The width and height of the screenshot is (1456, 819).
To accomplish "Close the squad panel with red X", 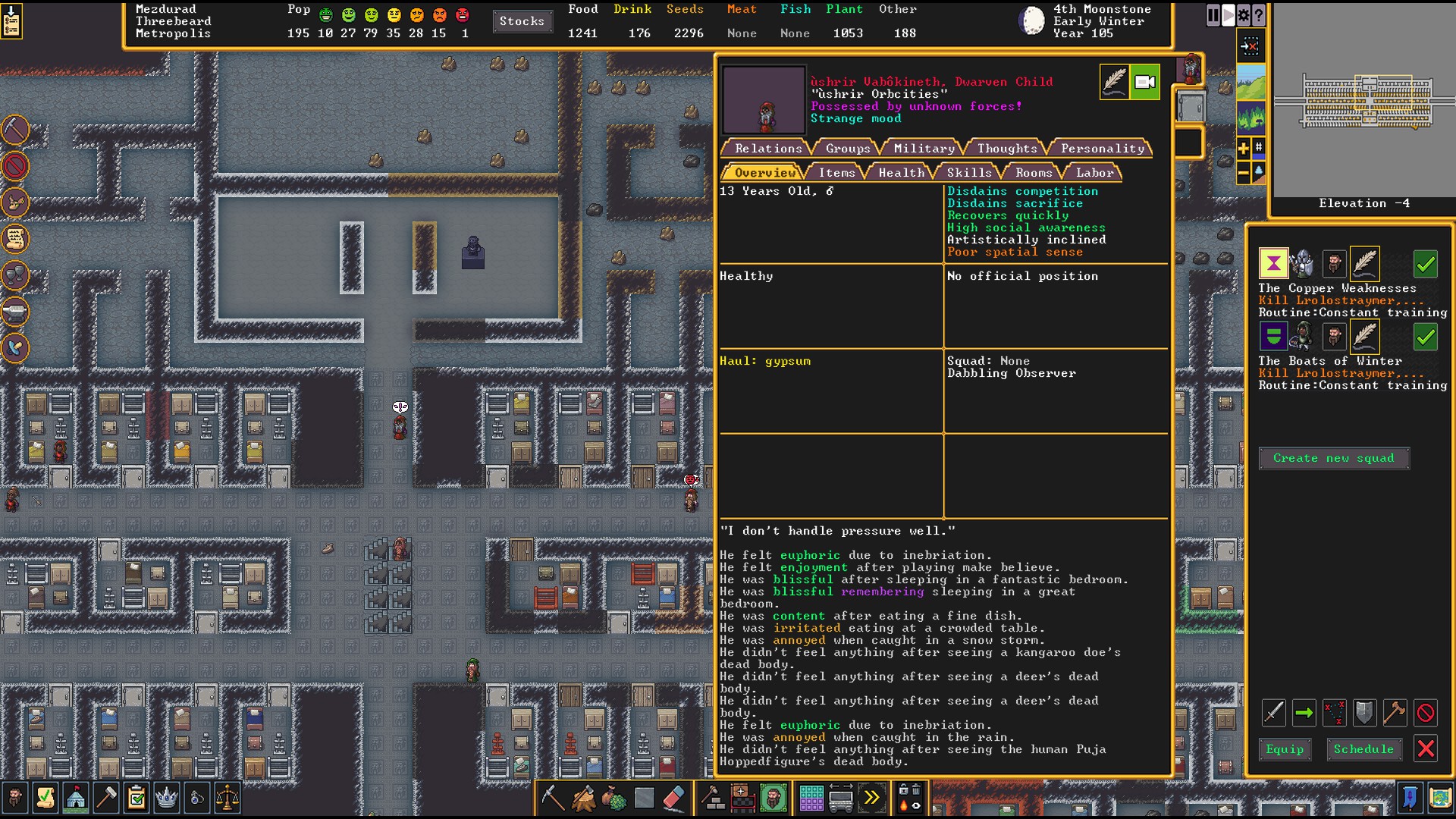I will coord(1426,749).
